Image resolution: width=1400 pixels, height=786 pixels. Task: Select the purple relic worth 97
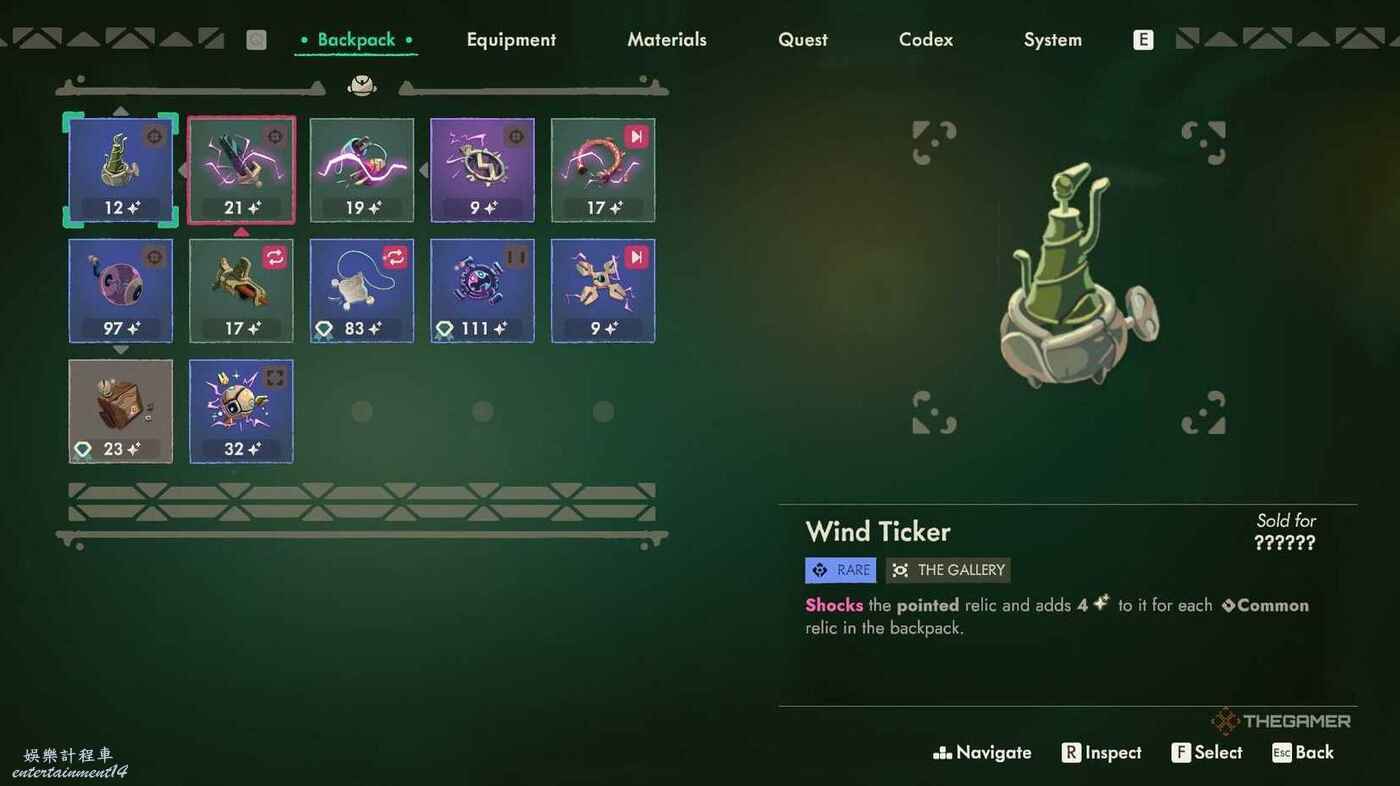click(x=121, y=291)
